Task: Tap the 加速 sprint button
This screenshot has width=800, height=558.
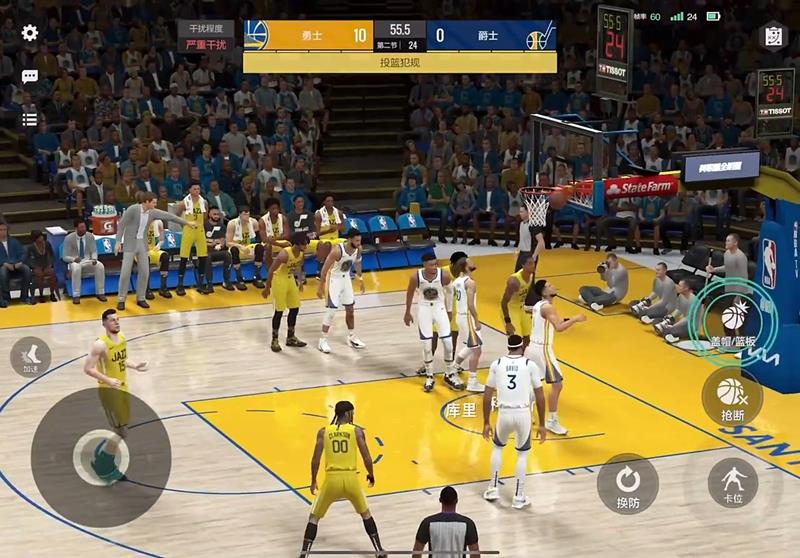Action: tap(30, 357)
